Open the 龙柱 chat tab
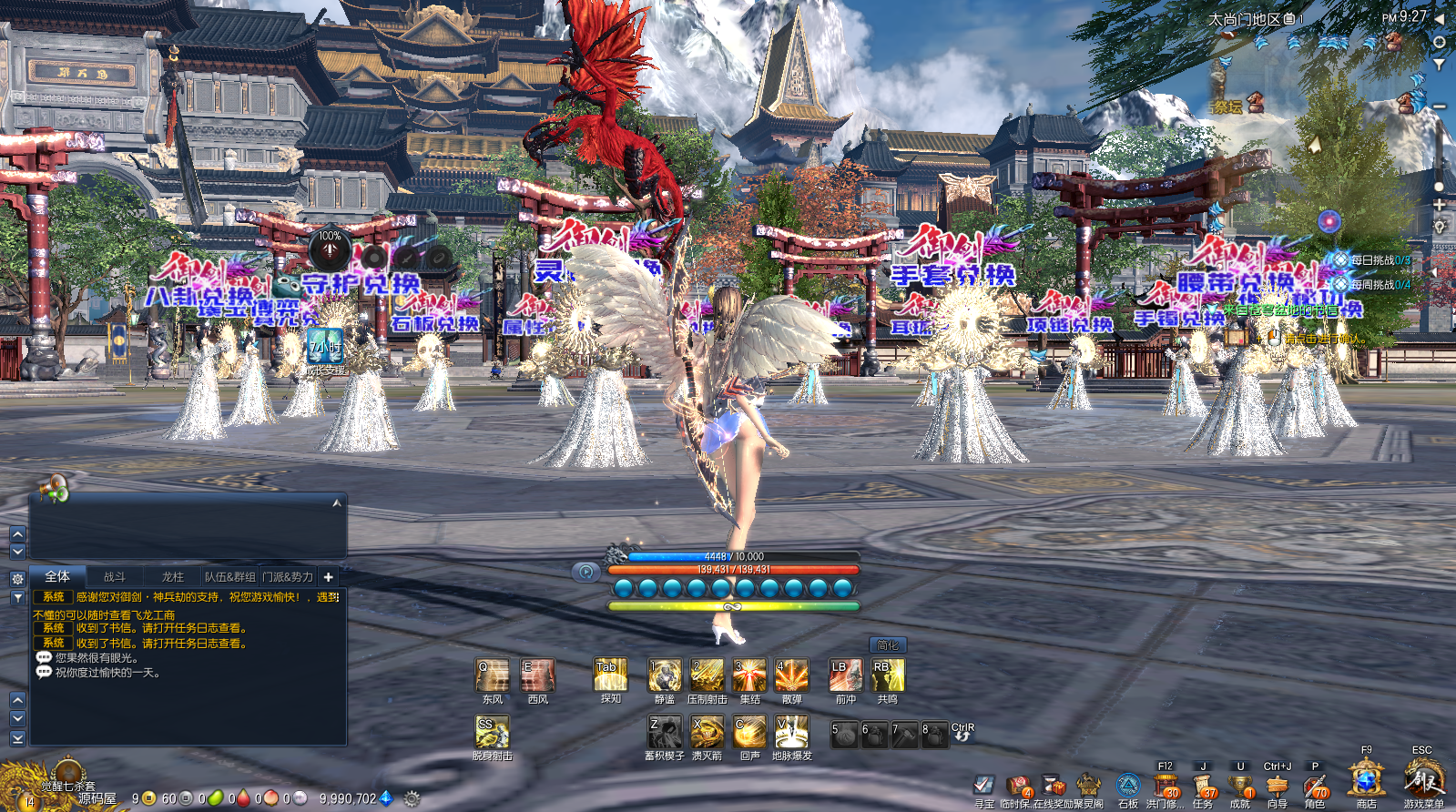Image resolution: width=1456 pixels, height=812 pixels. point(173,577)
